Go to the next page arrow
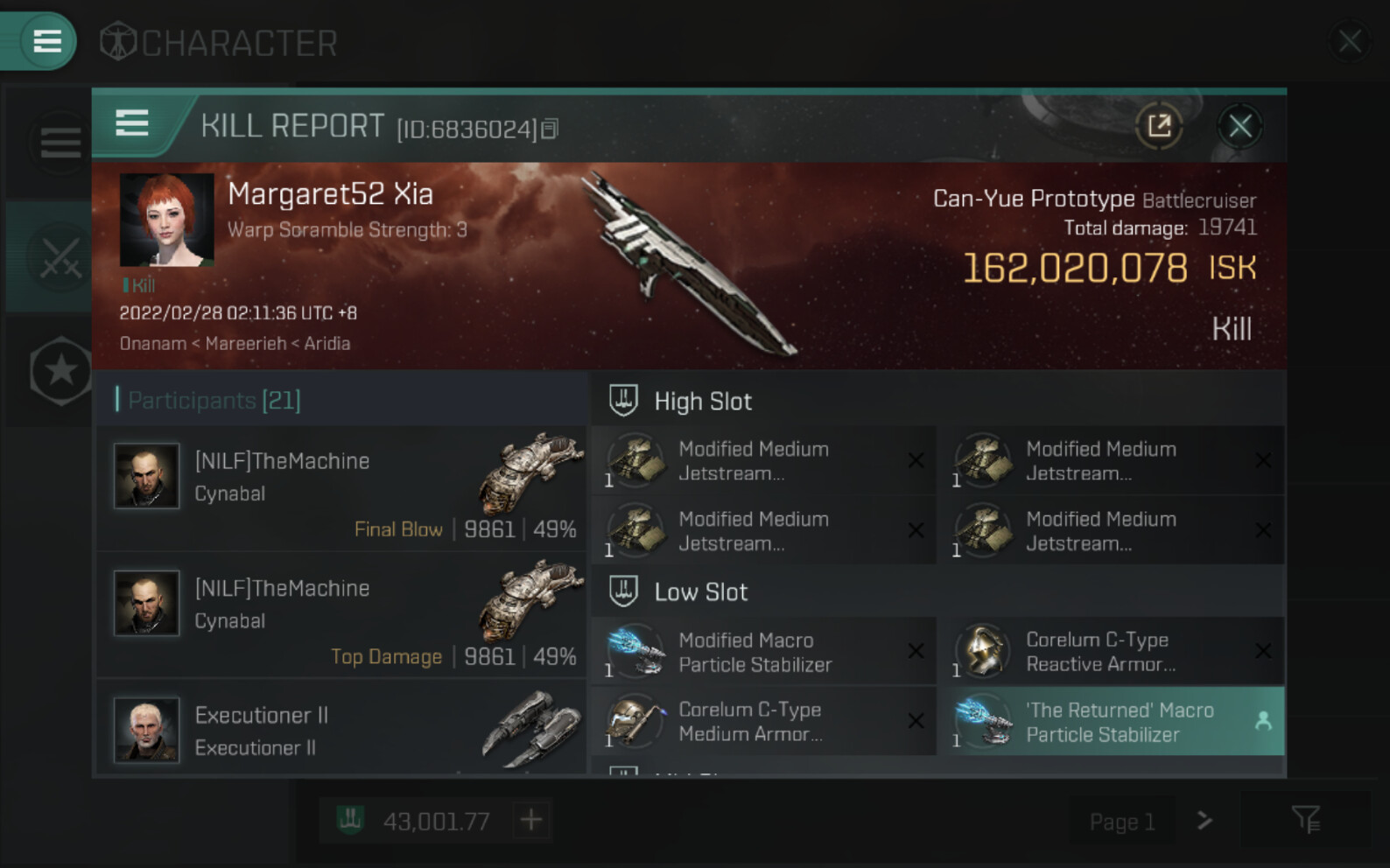Viewport: 1390px width, 868px height. pyautogui.click(x=1205, y=821)
